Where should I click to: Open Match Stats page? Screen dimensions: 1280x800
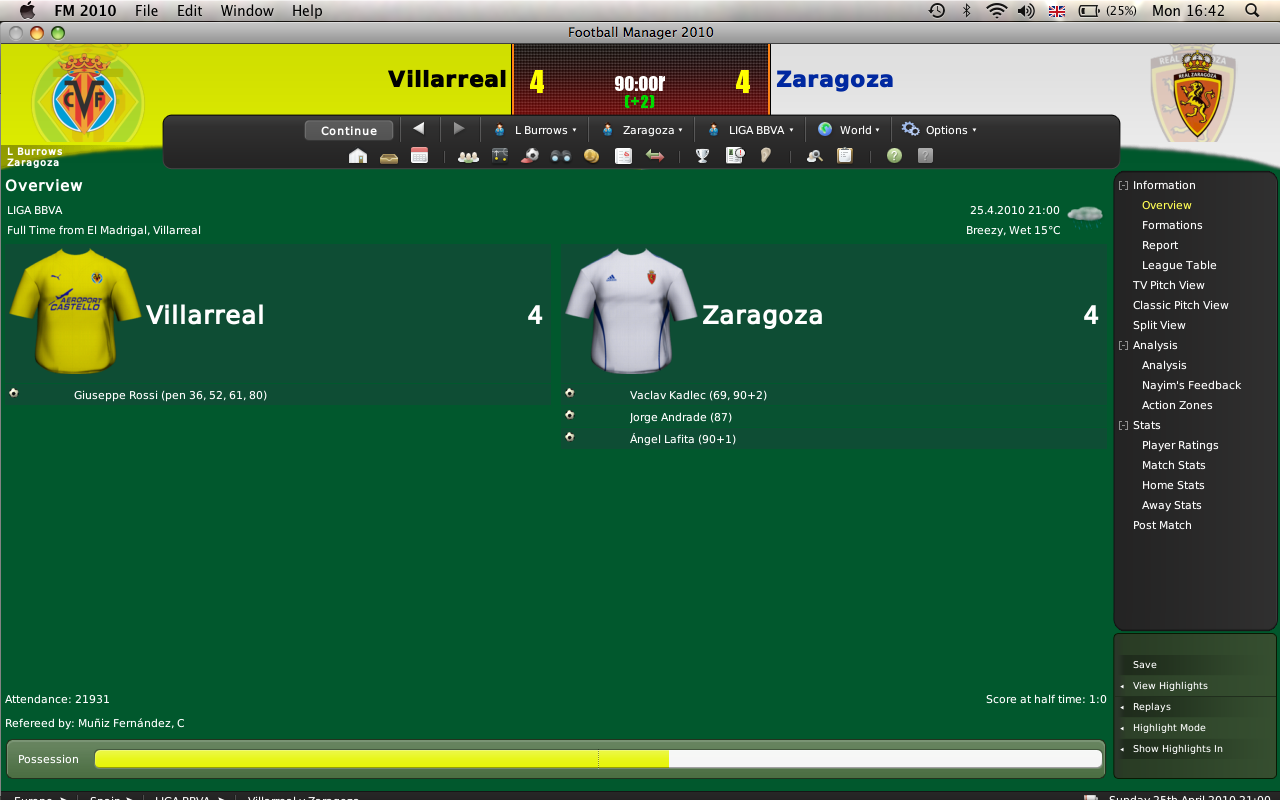click(x=1173, y=465)
